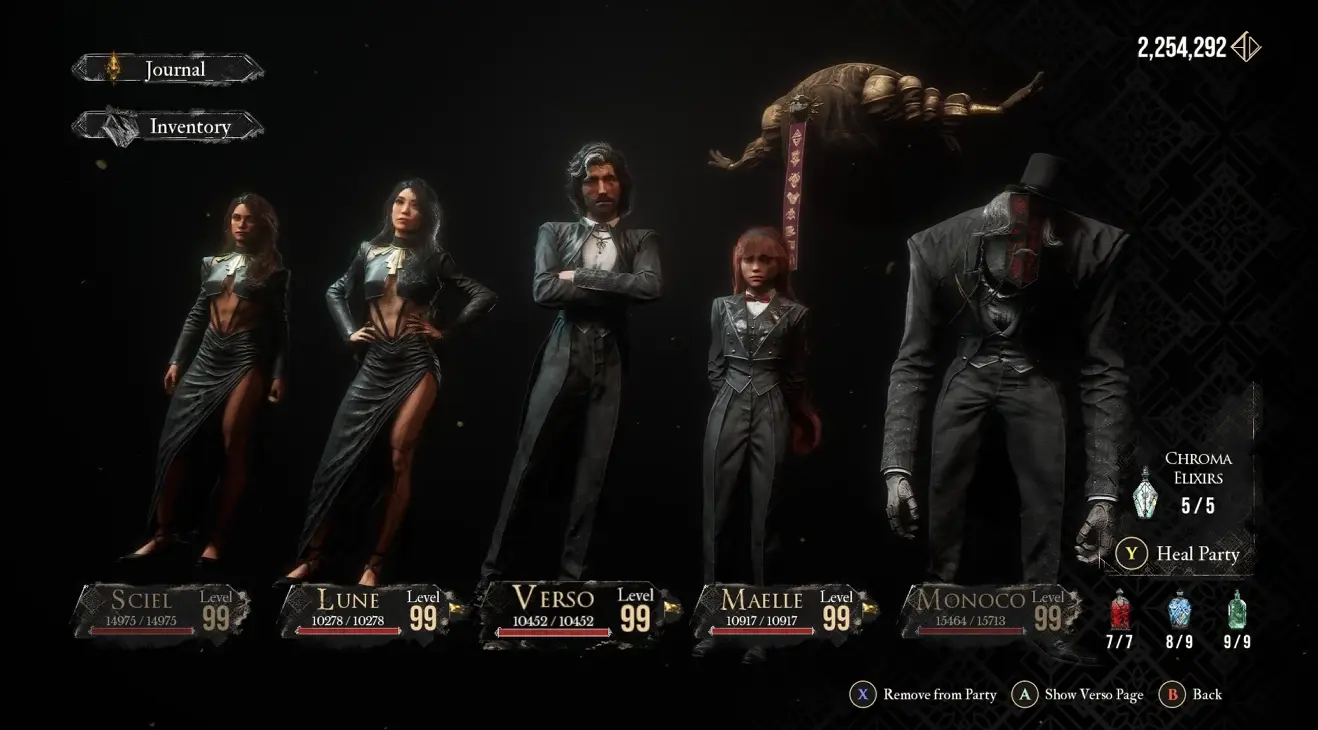This screenshot has height=730, width=1318.
Task: Show Verso Page
Action: click(1078, 694)
